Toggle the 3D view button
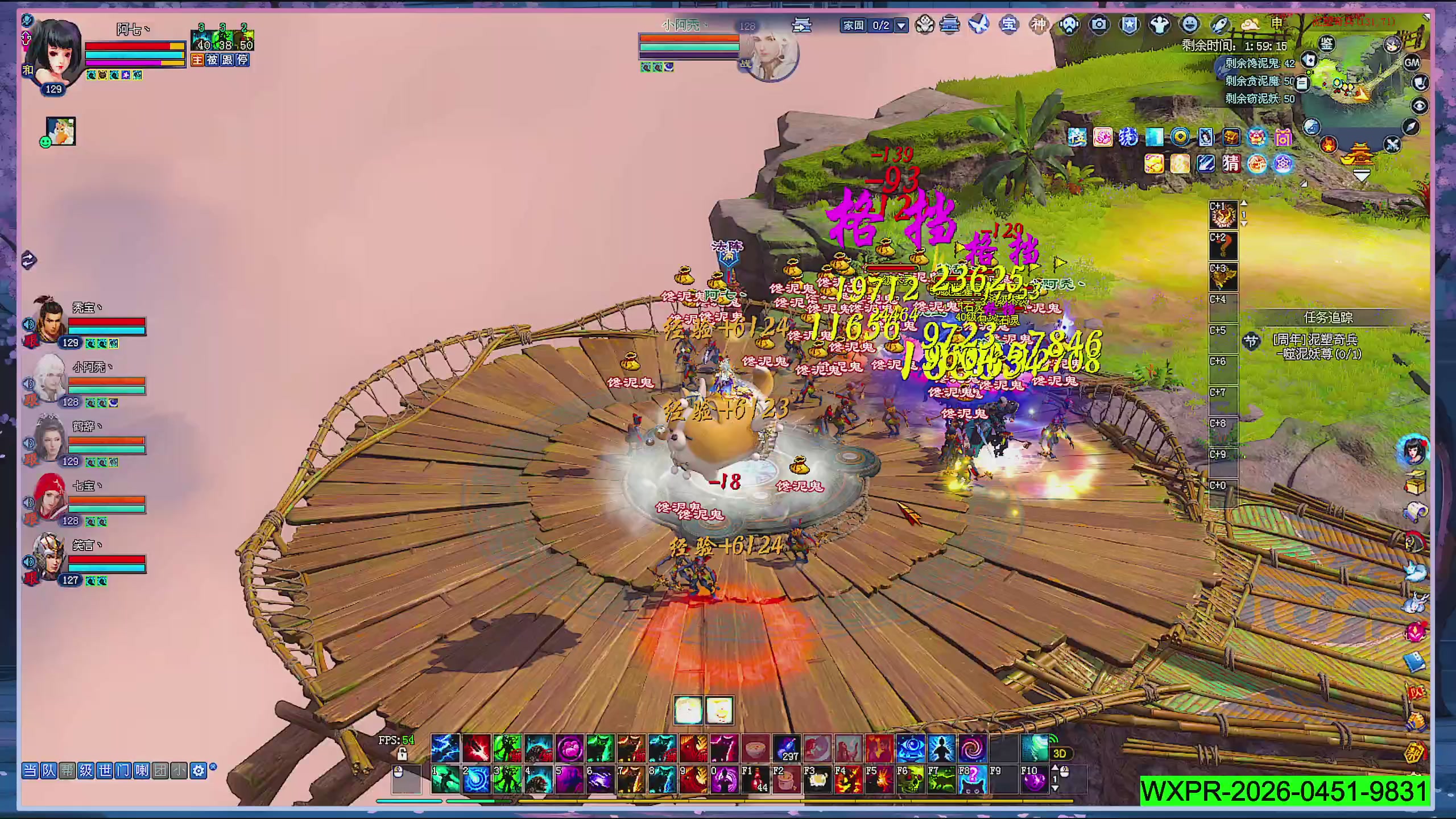Screen dimensions: 1456x819 (x=1059, y=754)
